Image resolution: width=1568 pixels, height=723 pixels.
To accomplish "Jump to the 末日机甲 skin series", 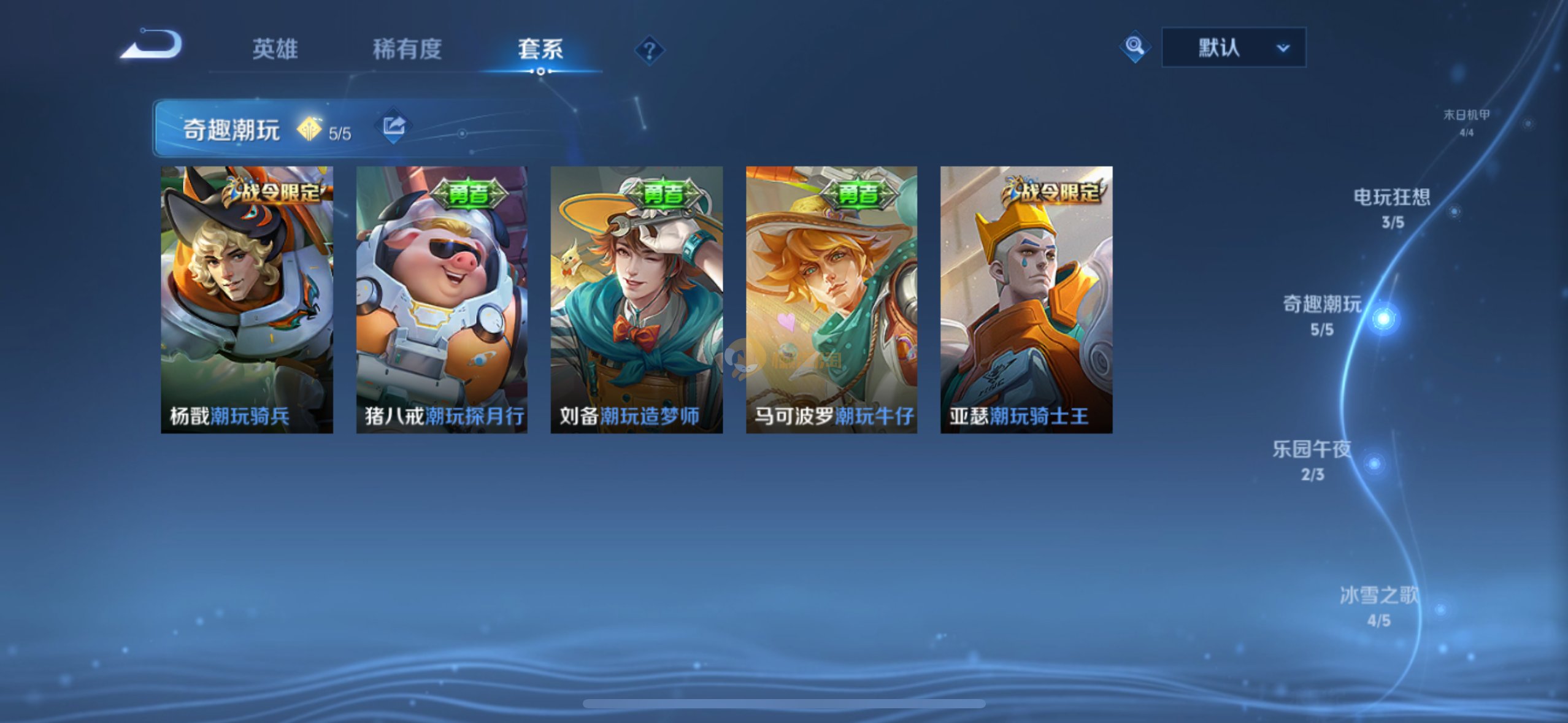I will coord(1466,121).
